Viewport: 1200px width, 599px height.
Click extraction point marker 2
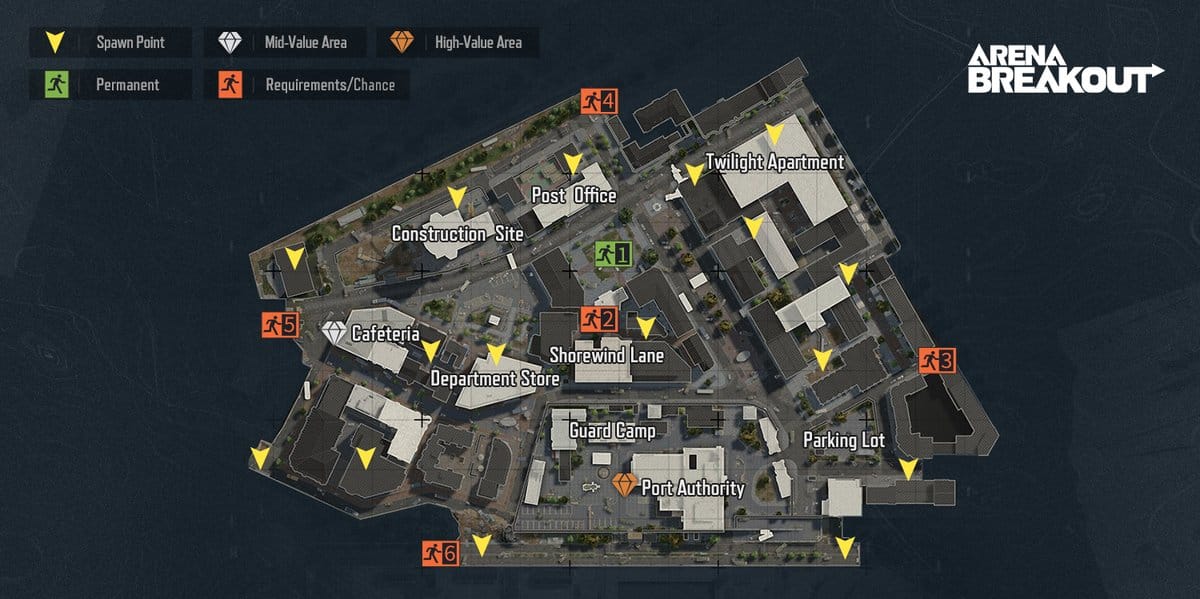tap(599, 320)
